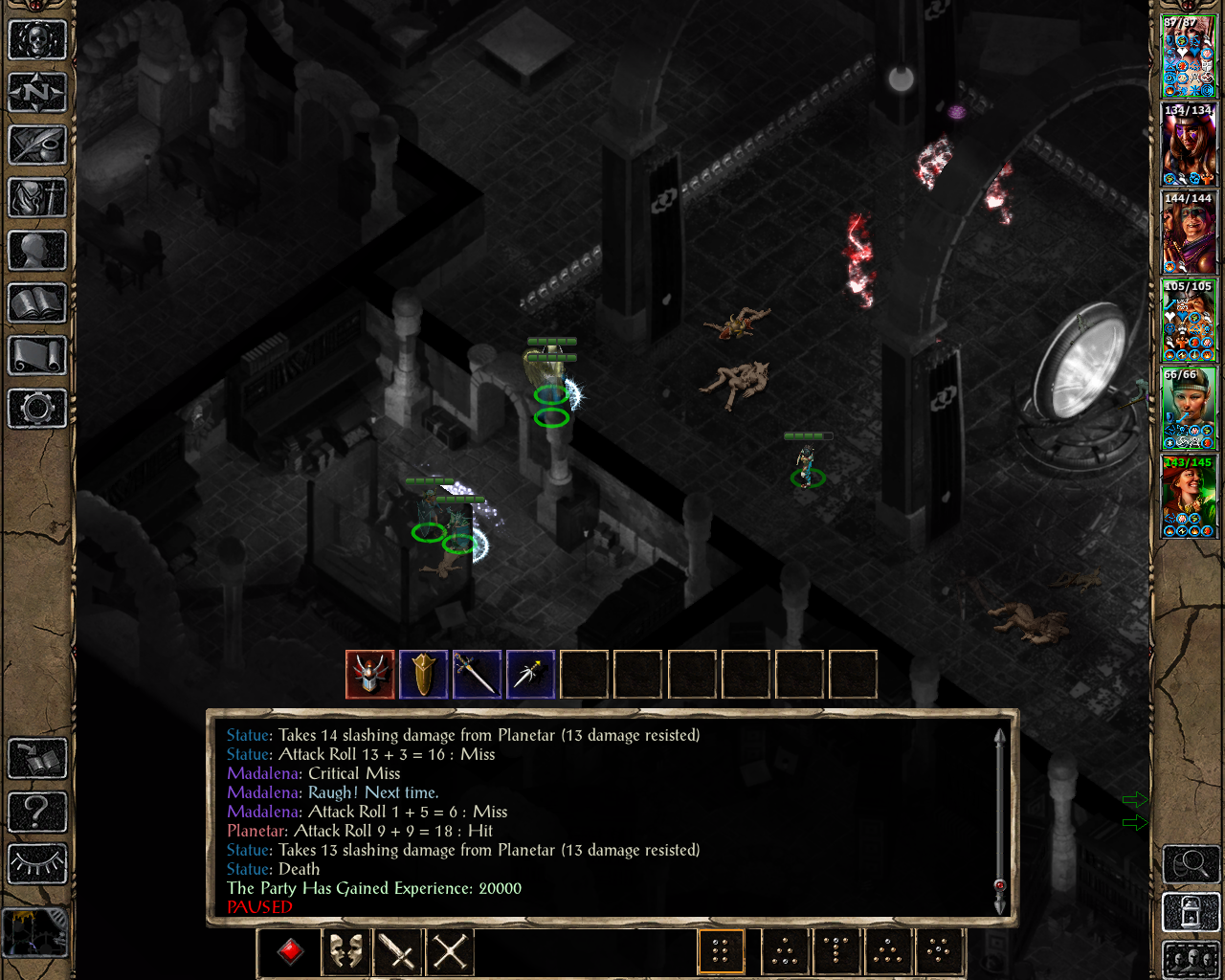Image resolution: width=1225 pixels, height=980 pixels.
Task: Open the area map with the compass button
Action: (37, 93)
